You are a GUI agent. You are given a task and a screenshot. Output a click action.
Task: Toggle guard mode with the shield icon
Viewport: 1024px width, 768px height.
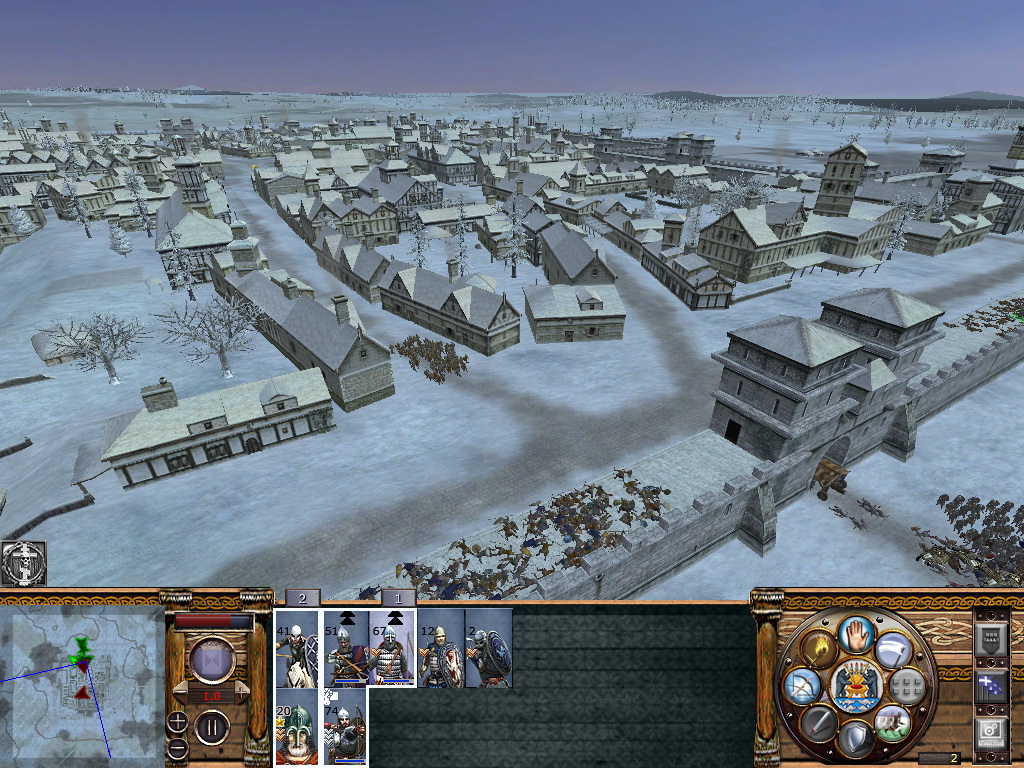click(x=854, y=739)
